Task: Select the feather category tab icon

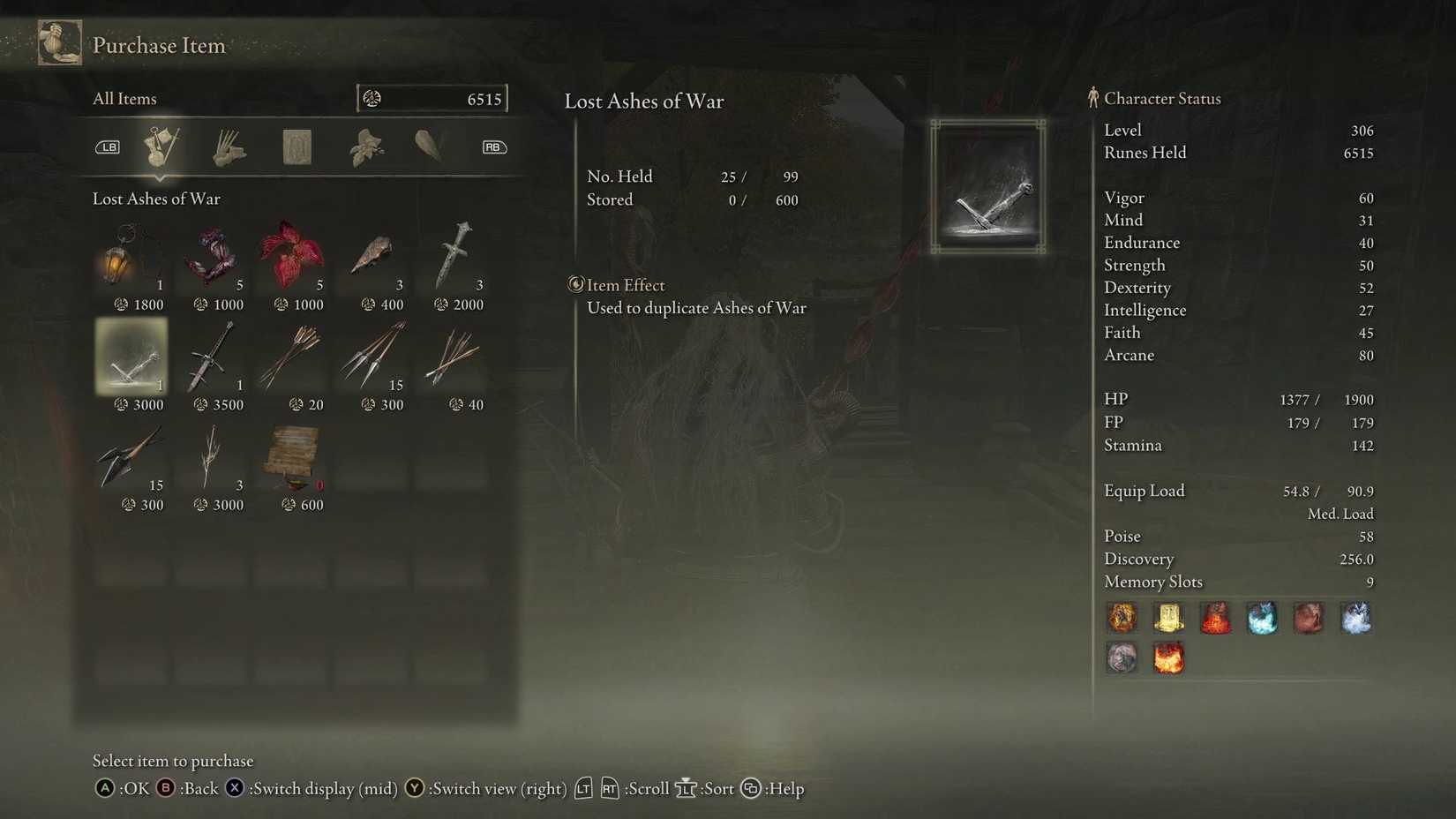Action: [x=430, y=146]
